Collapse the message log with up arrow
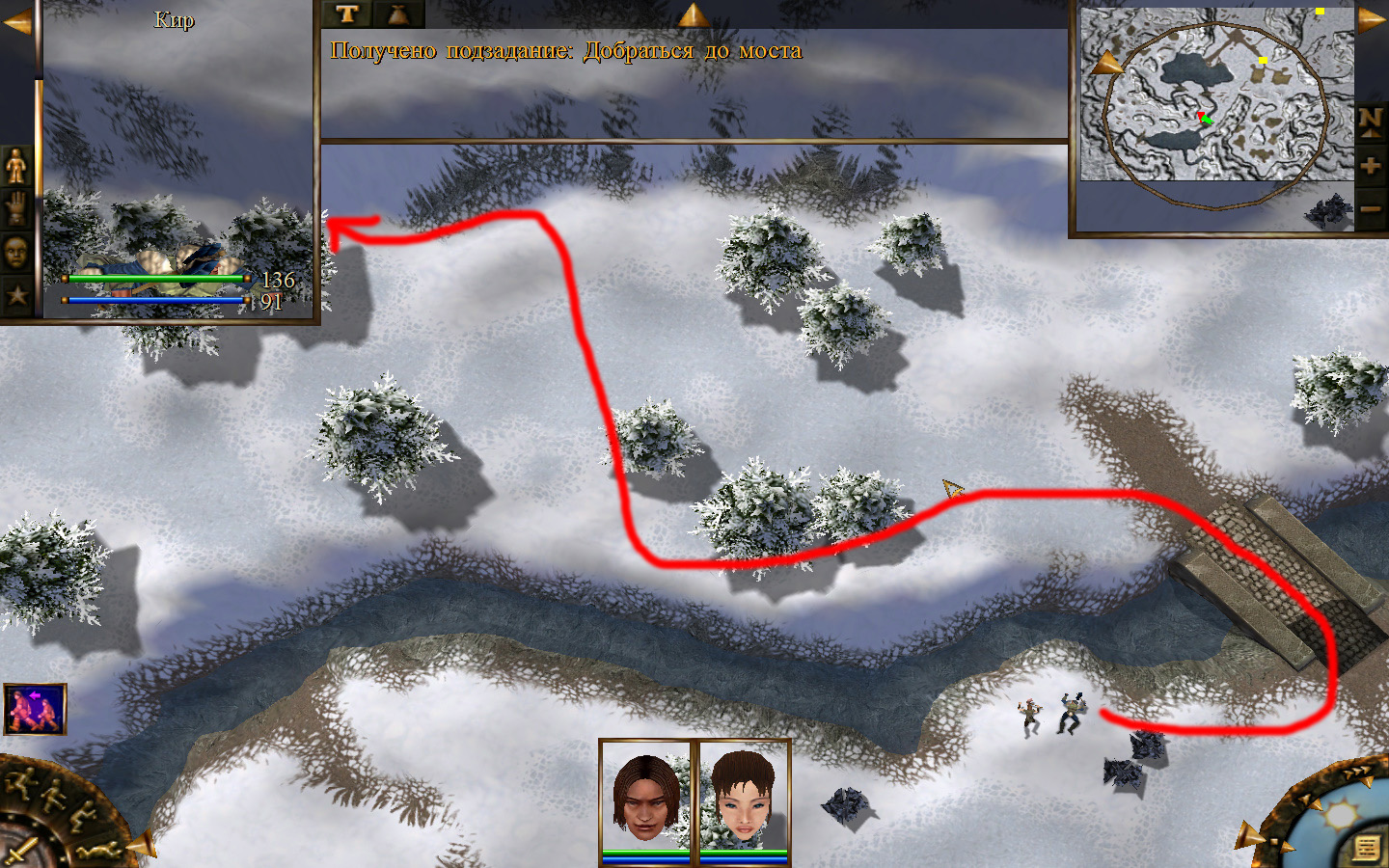 pos(692,14)
